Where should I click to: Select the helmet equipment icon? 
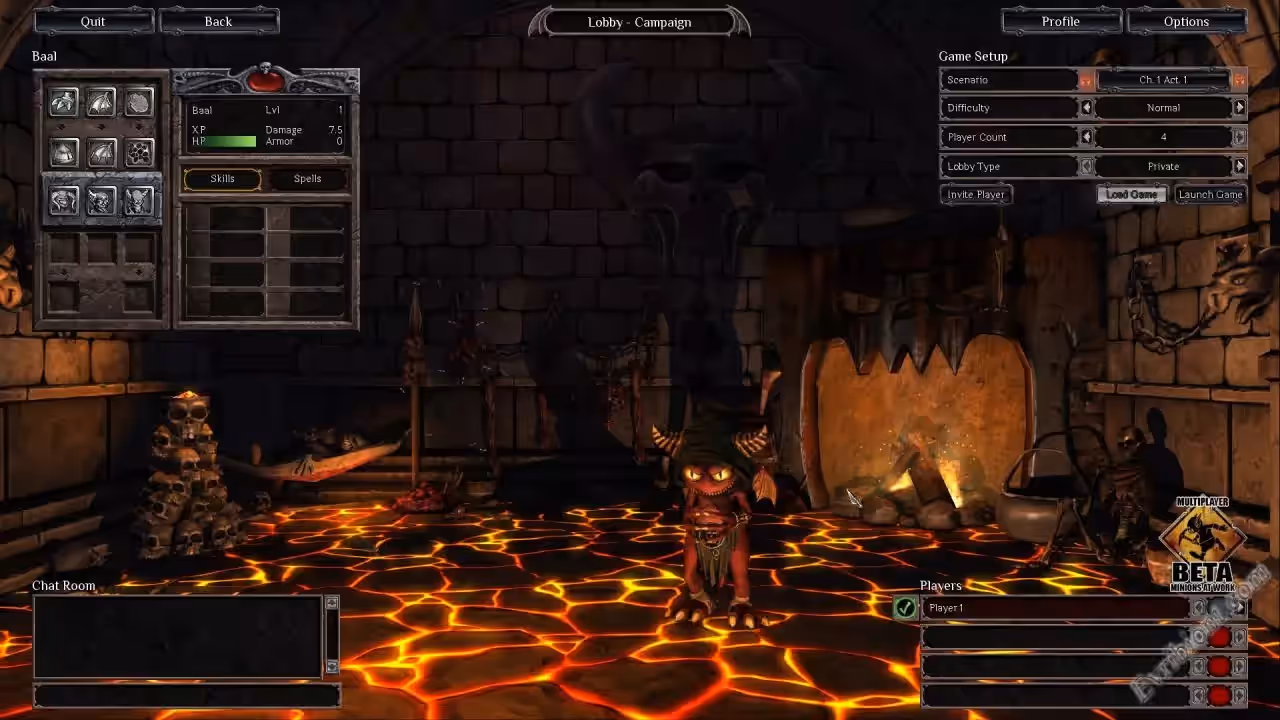64,152
